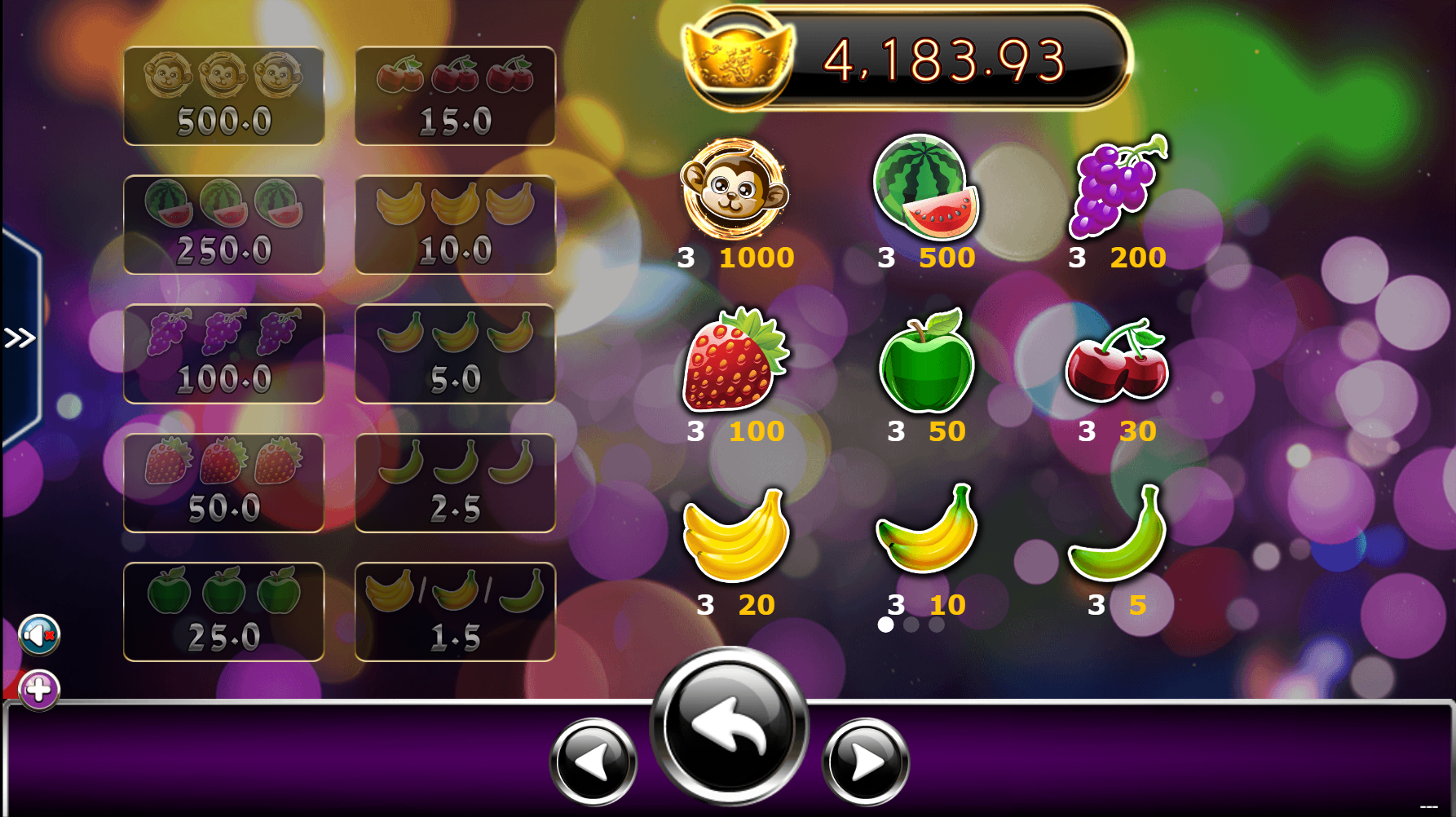Select the third page indicator dot
Image resolution: width=1456 pixels, height=817 pixels.
(x=937, y=625)
